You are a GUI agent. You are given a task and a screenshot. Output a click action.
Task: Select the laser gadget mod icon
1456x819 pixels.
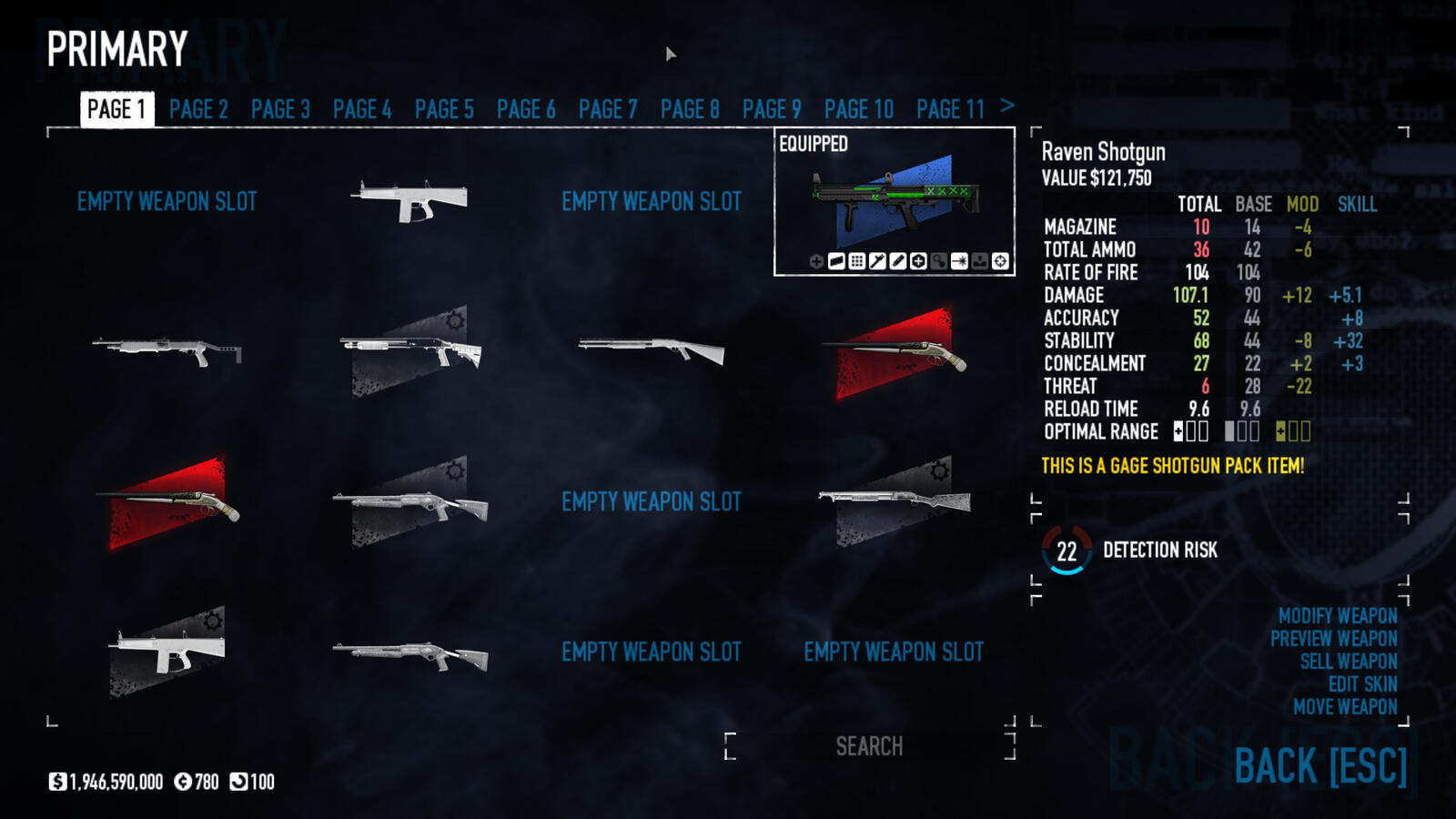[962, 261]
